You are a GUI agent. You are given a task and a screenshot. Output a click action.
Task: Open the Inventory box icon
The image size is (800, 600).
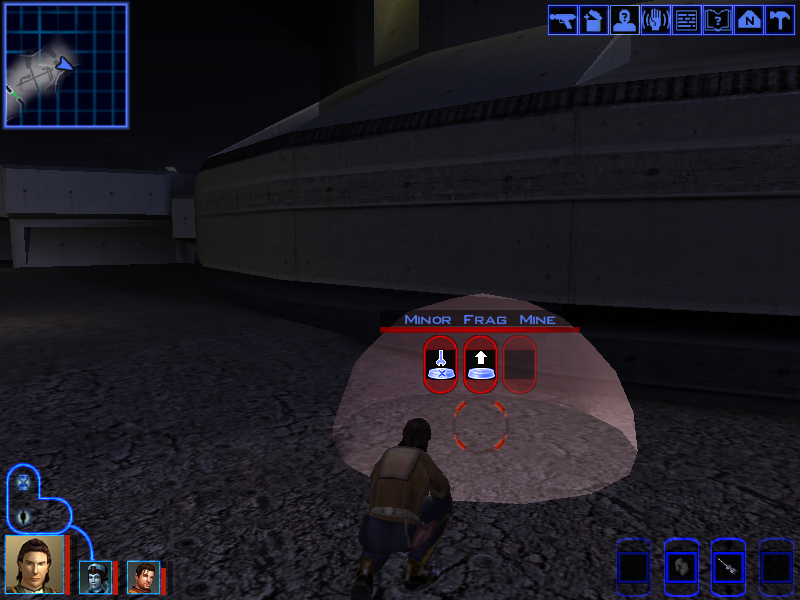594,20
